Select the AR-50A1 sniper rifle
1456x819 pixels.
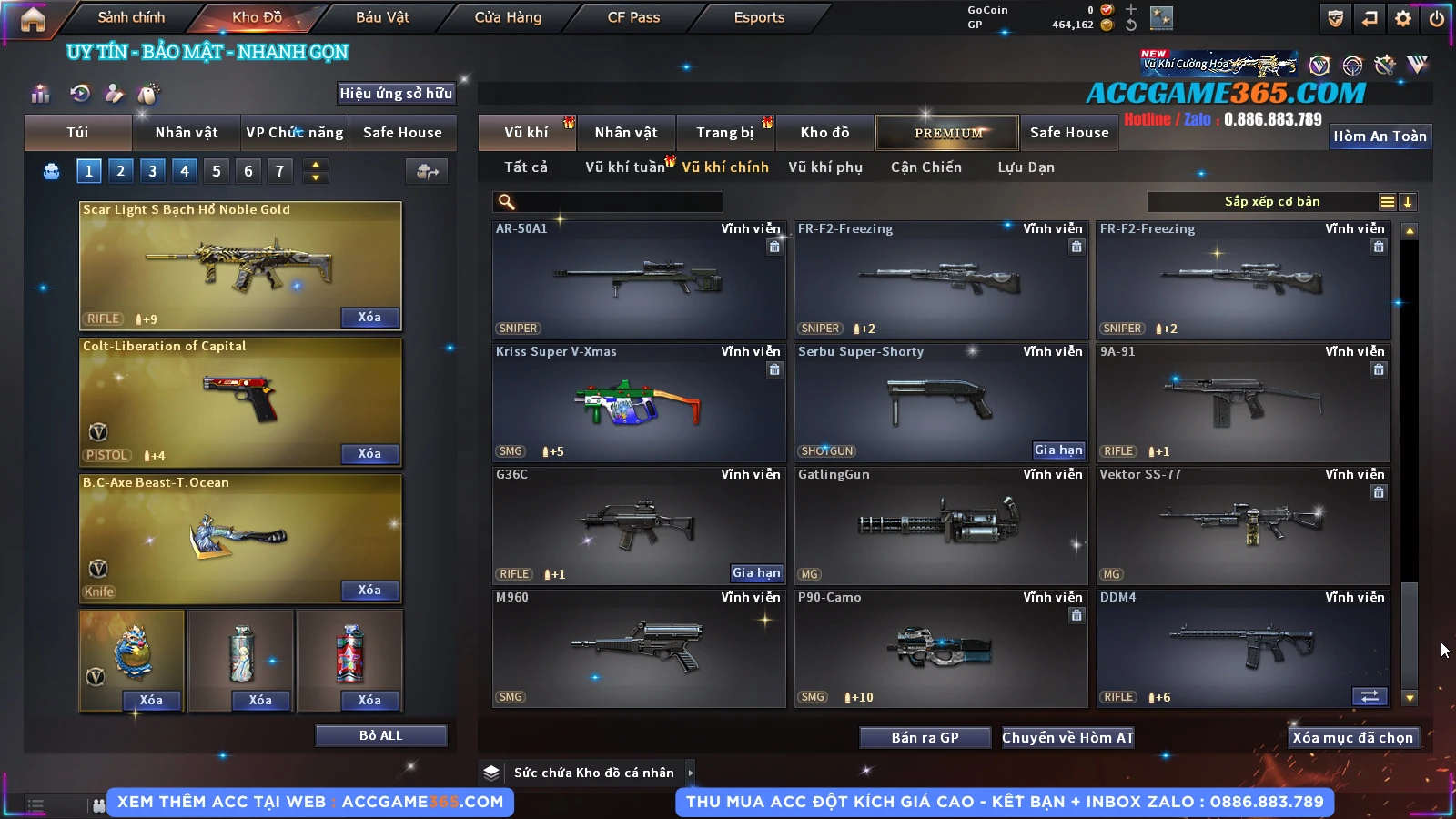[639, 280]
